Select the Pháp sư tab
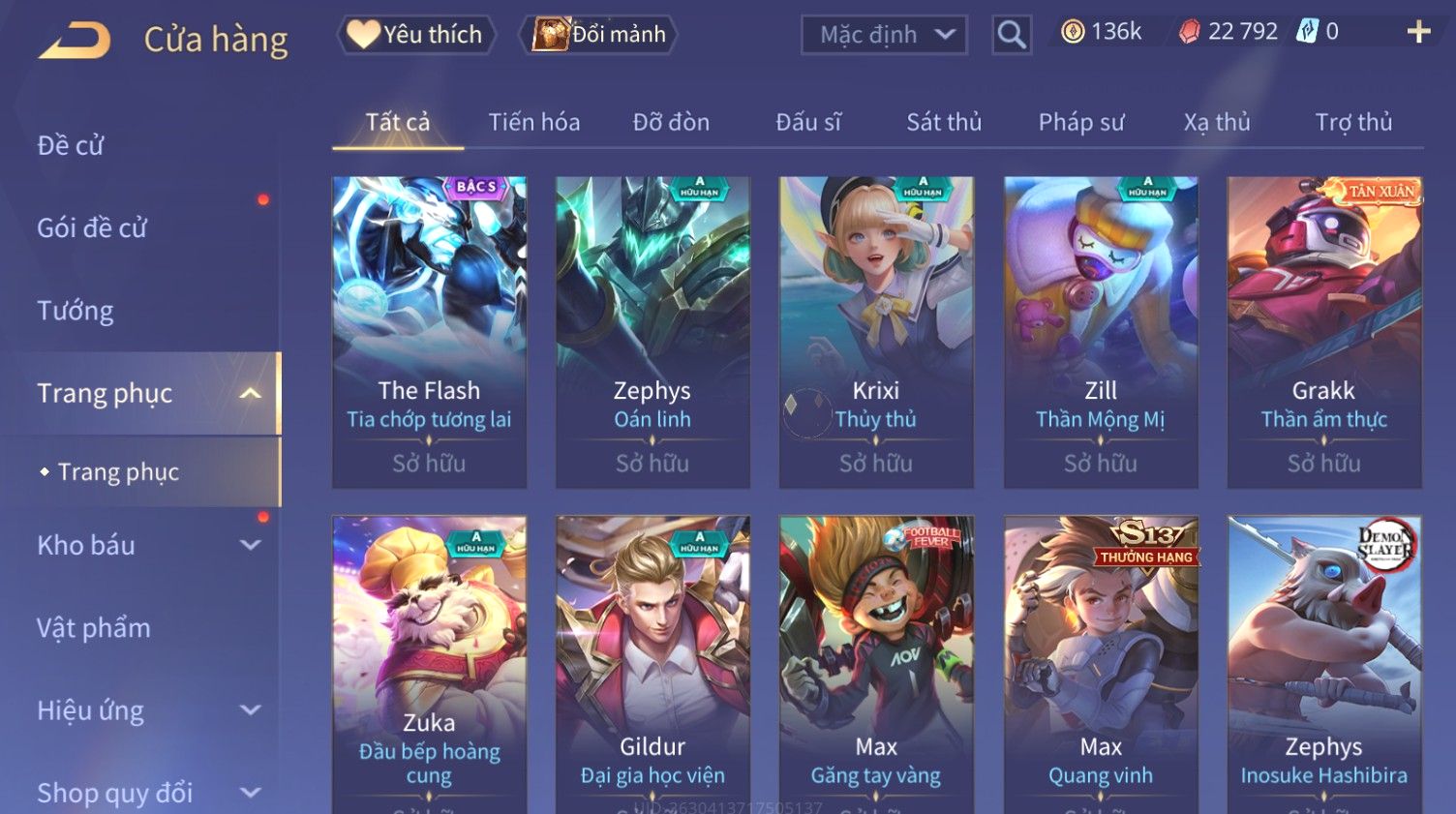Viewport: 1456px width, 814px height. (1080, 122)
